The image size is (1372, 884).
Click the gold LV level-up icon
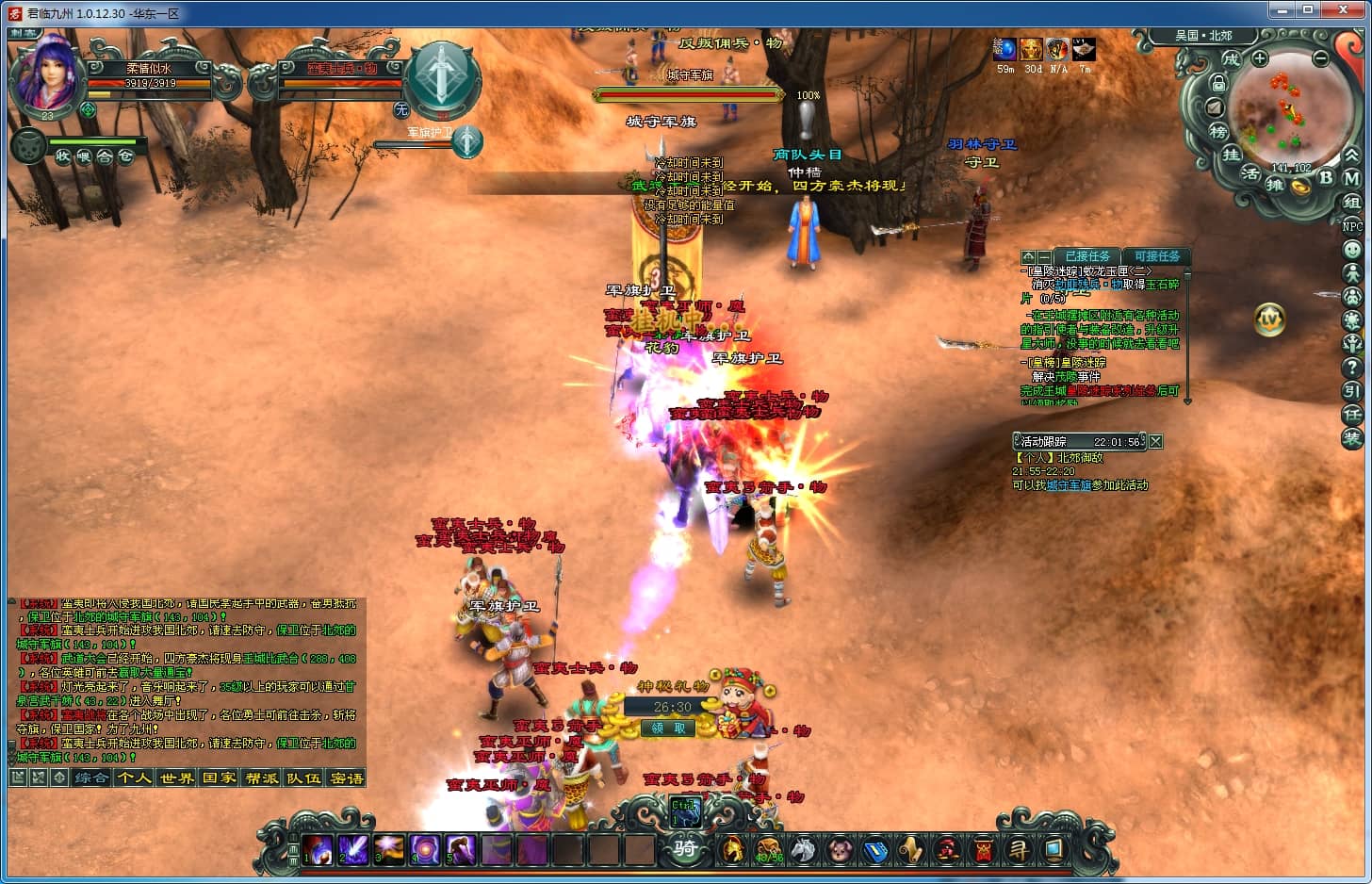(x=1270, y=319)
